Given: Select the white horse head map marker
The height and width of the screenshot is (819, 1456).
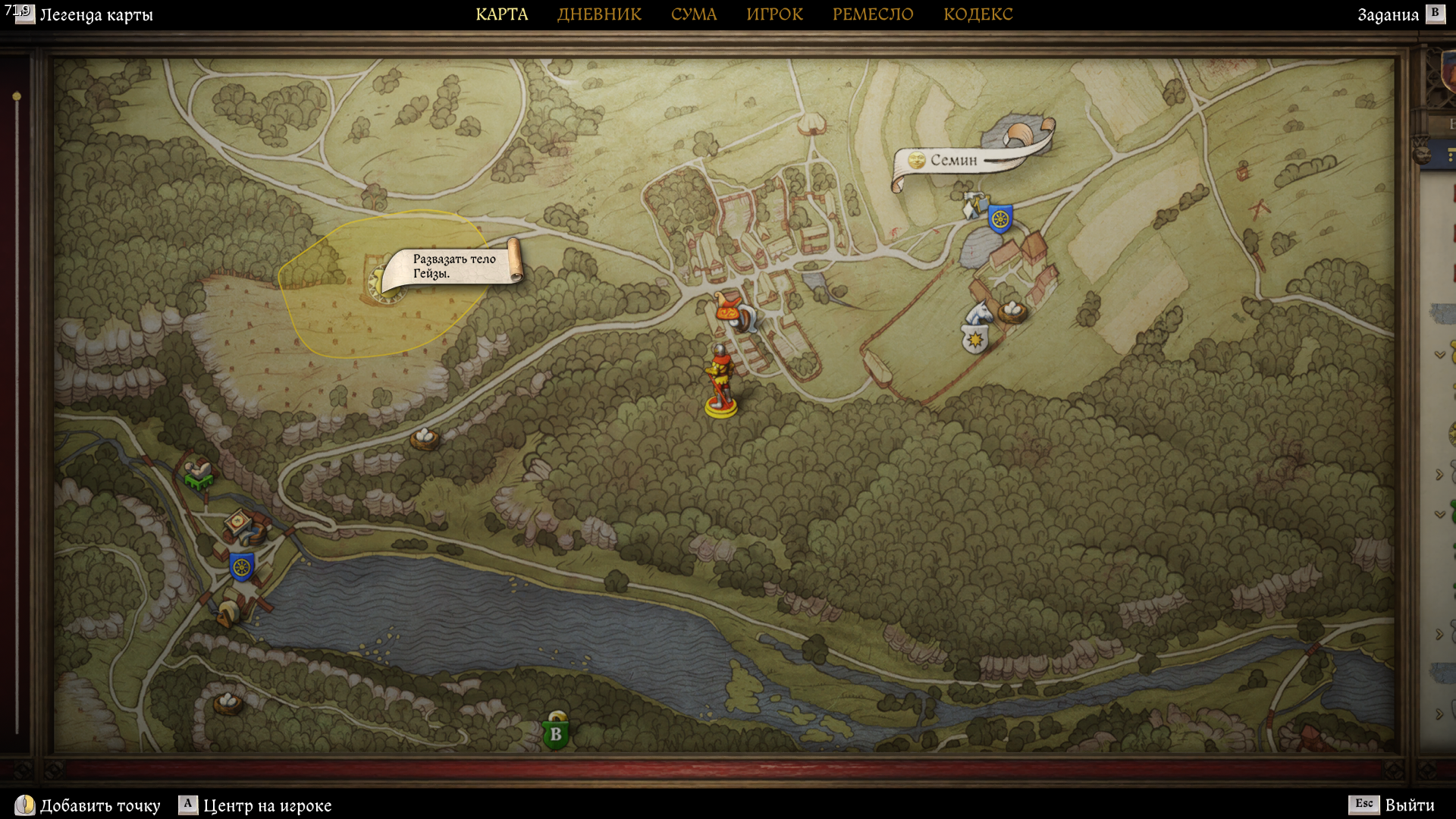Looking at the screenshot, I should 979,312.
